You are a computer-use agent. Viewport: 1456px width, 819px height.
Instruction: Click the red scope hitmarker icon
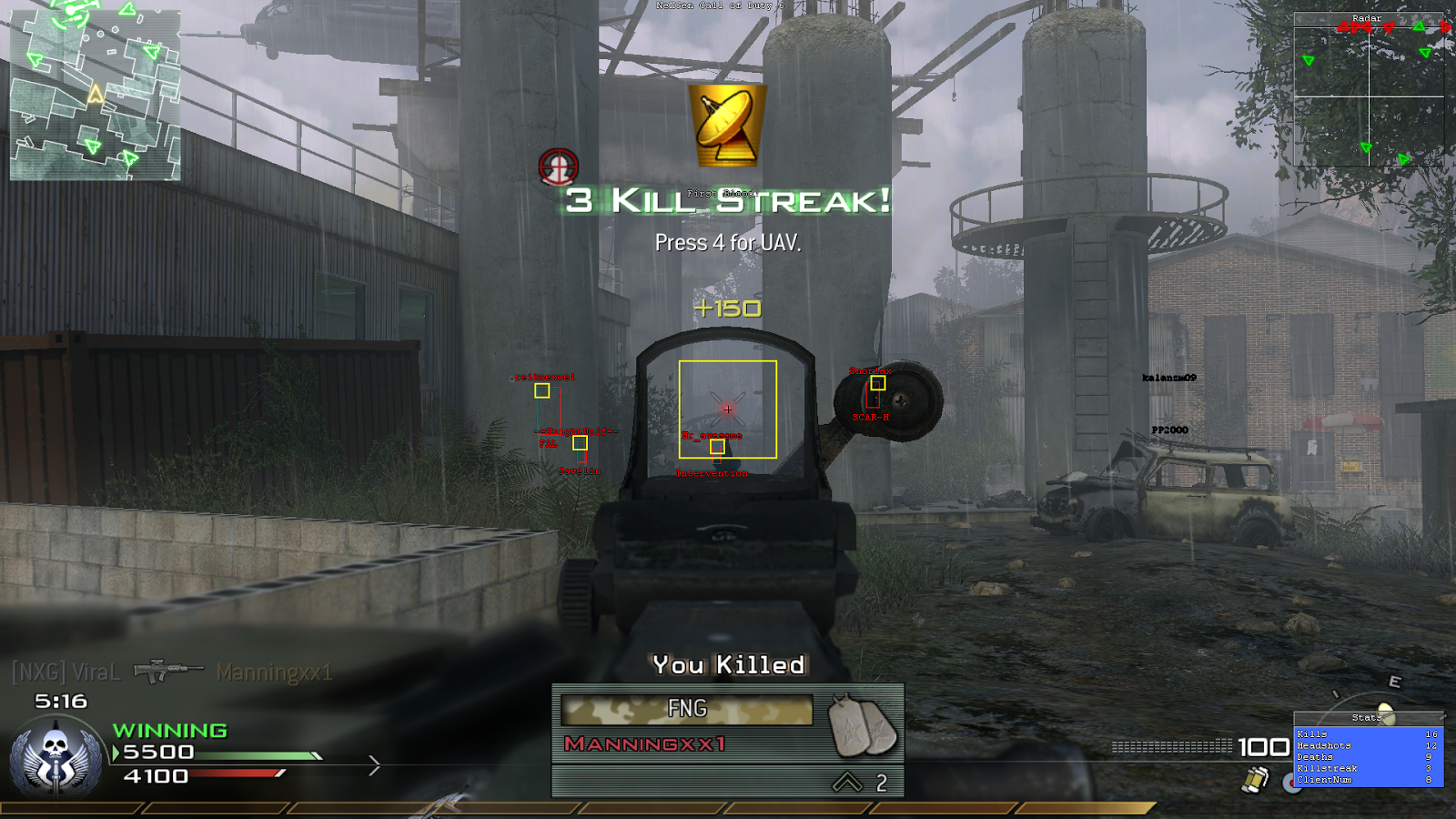[x=558, y=167]
